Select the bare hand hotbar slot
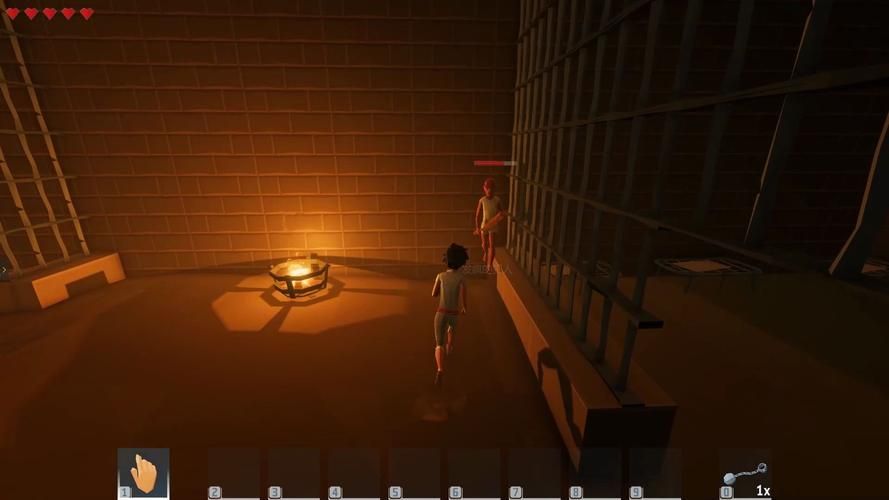This screenshot has width=889, height=500. click(144, 473)
